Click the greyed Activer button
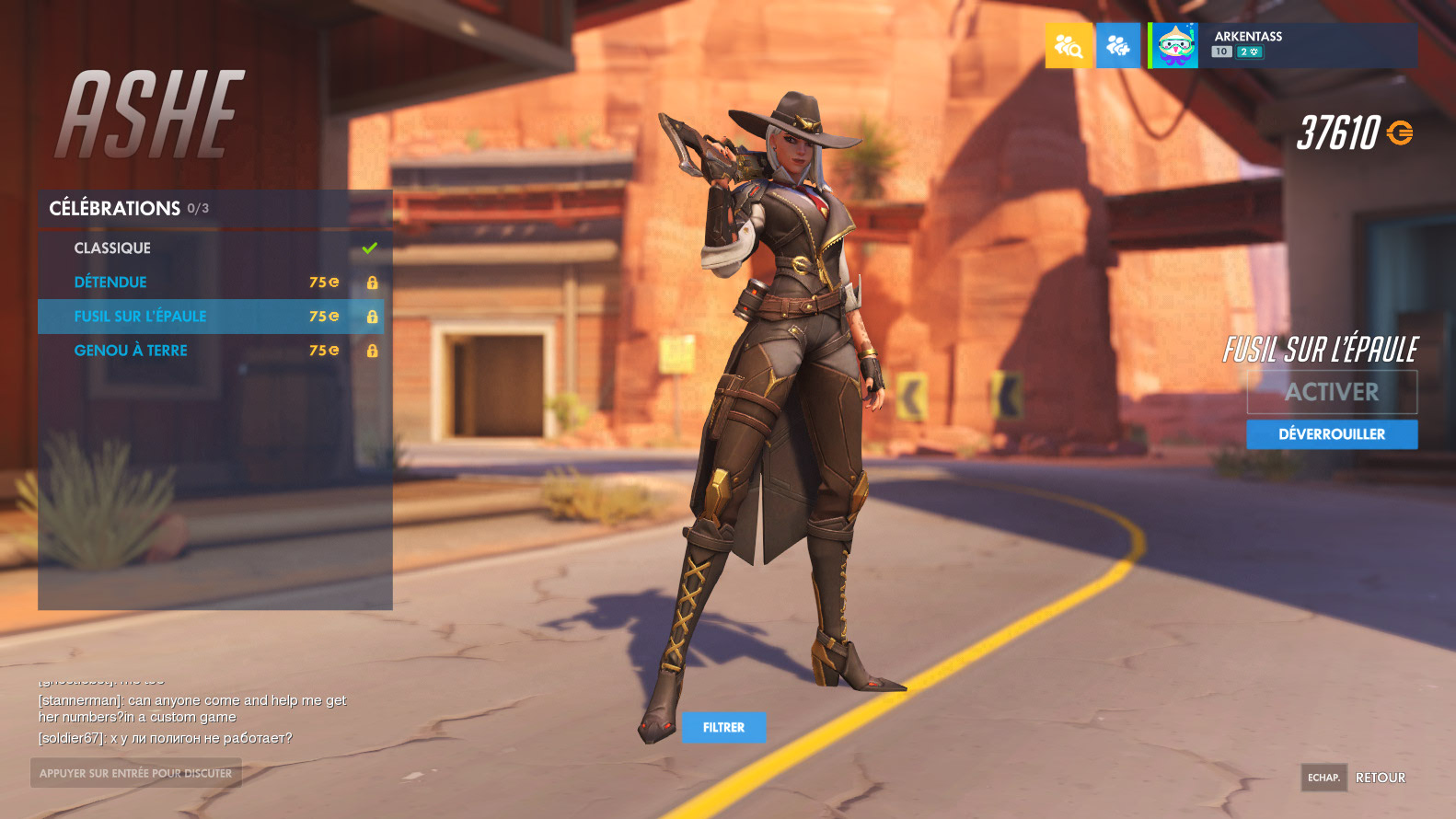 pyautogui.click(x=1331, y=392)
